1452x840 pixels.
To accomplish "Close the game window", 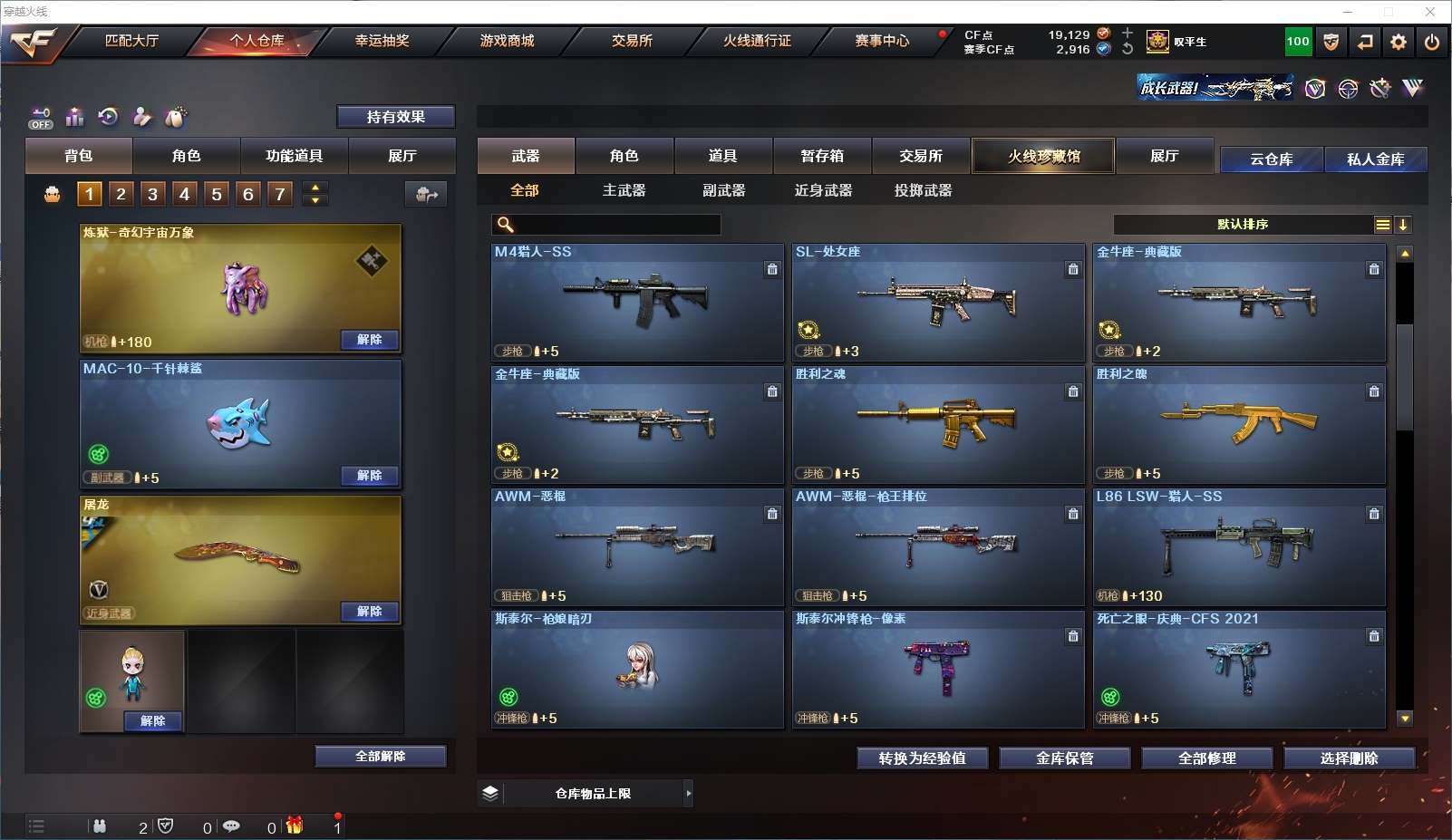I will [x=1430, y=12].
